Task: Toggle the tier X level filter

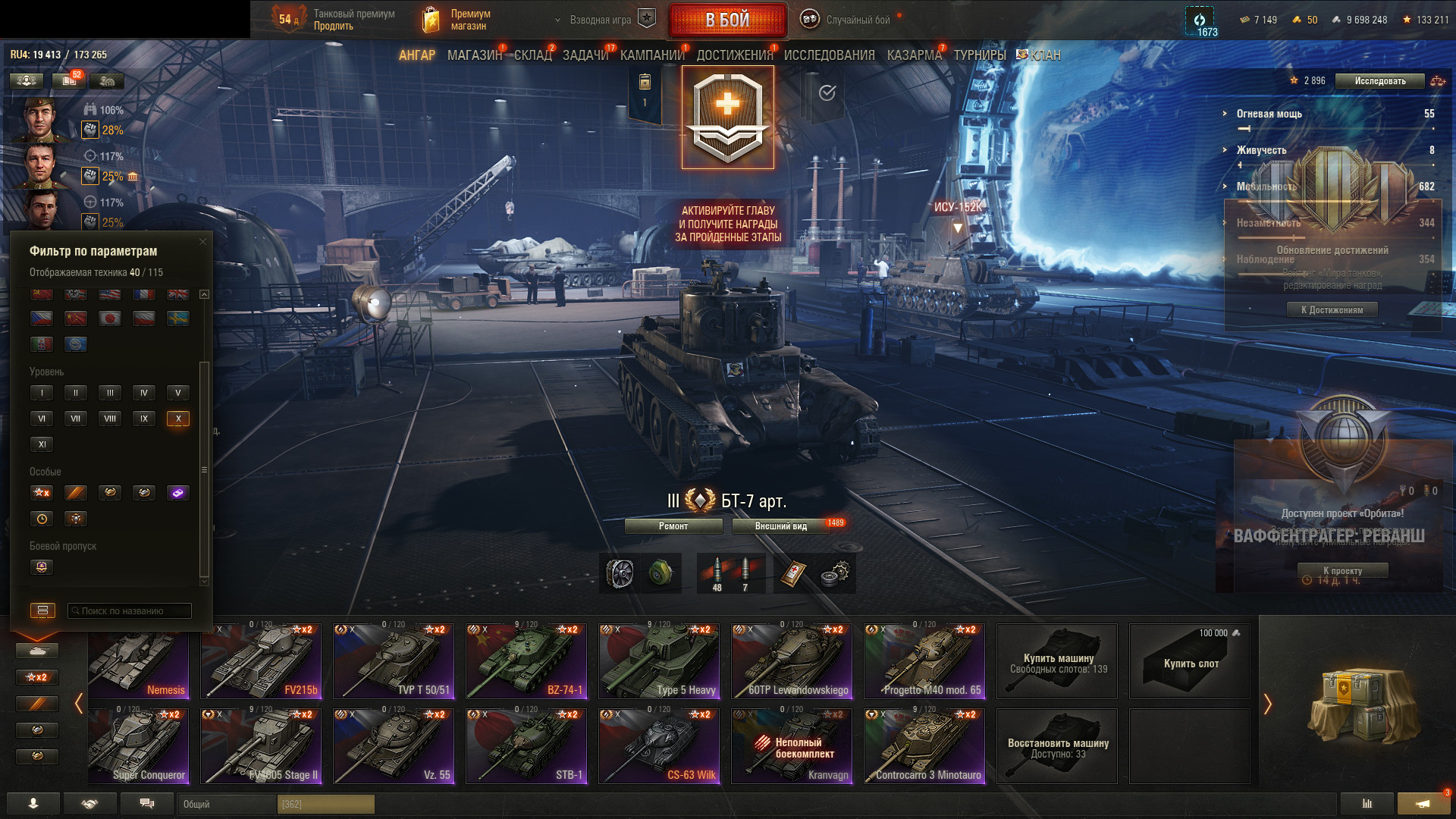Action: [178, 419]
